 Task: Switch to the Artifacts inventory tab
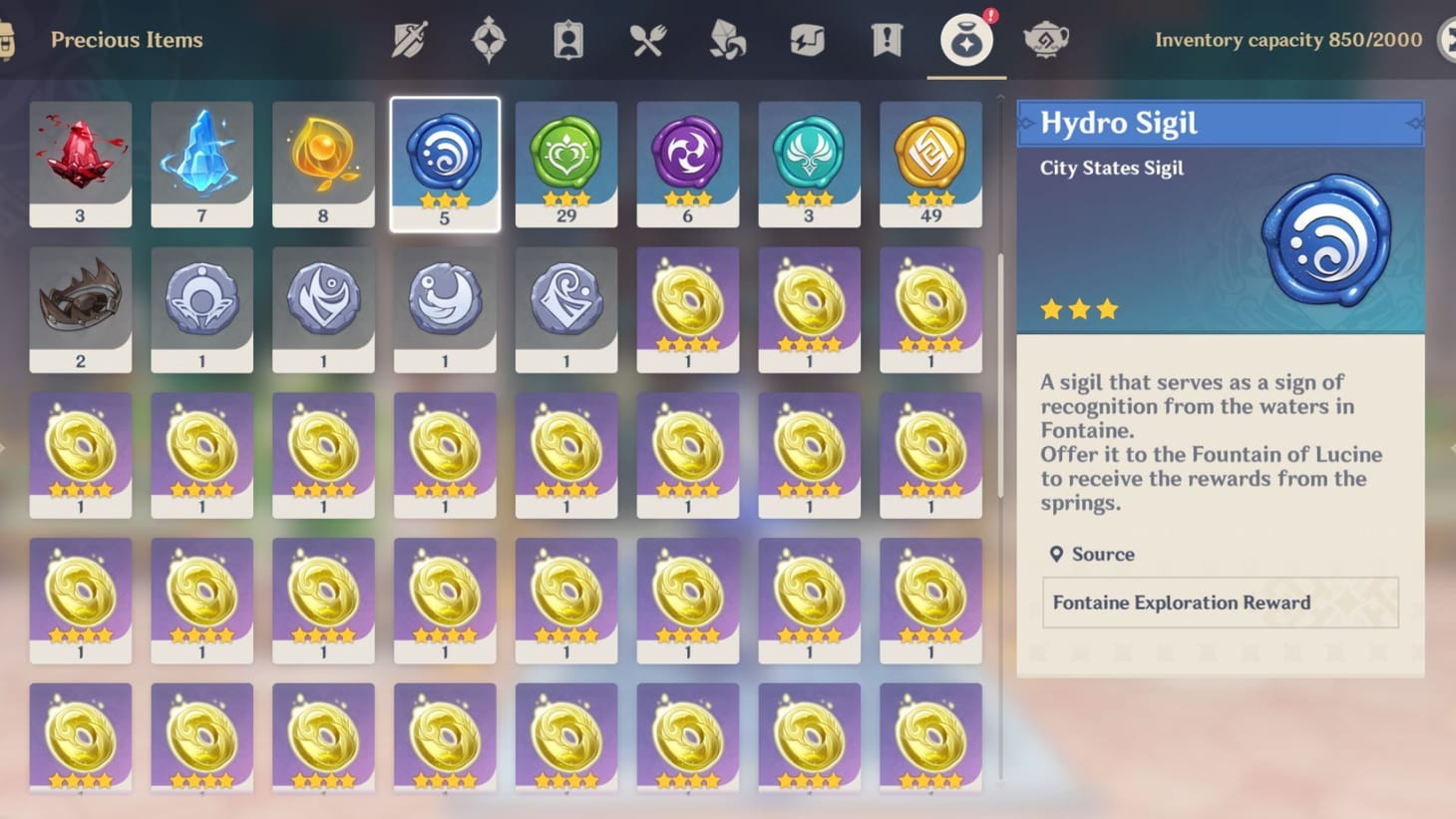click(489, 40)
